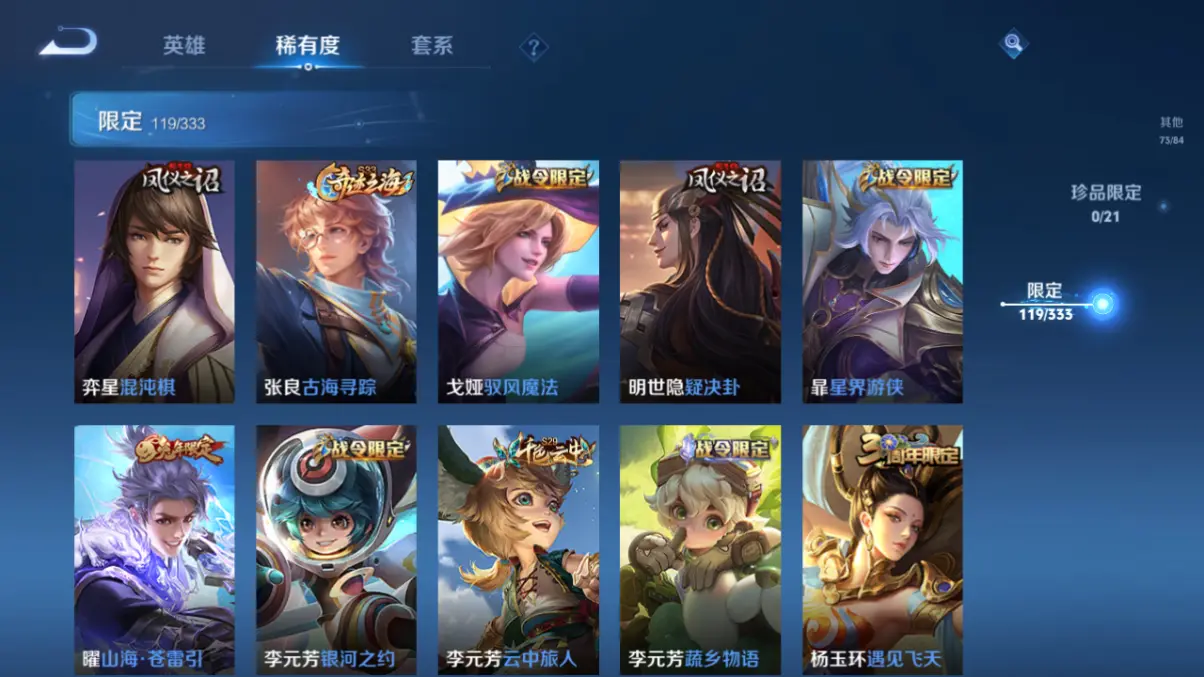Pick the 曜 山海·苍雷引 skin
The height and width of the screenshot is (677, 1204).
point(154,549)
